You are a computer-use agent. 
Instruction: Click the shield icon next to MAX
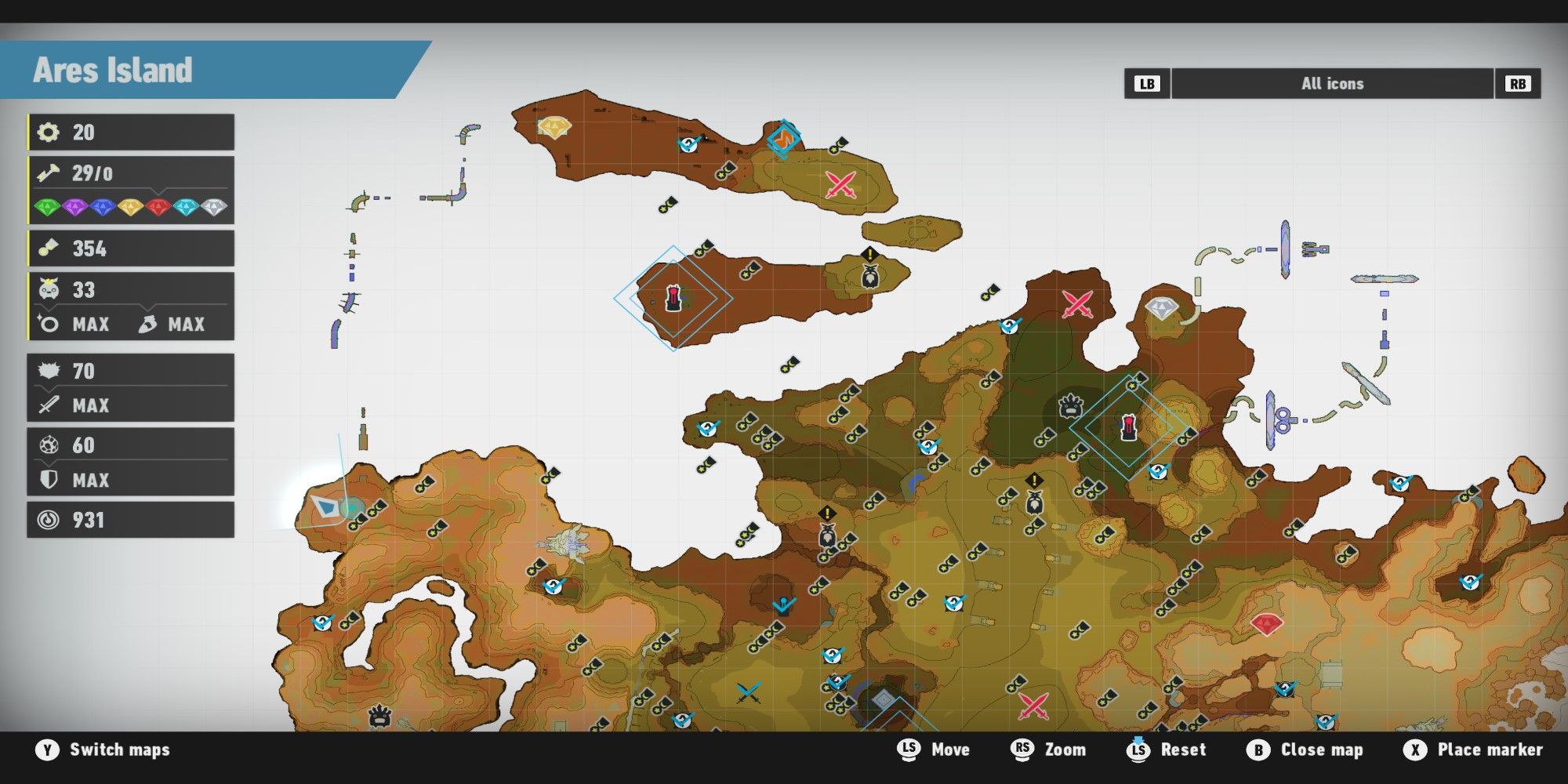49,480
